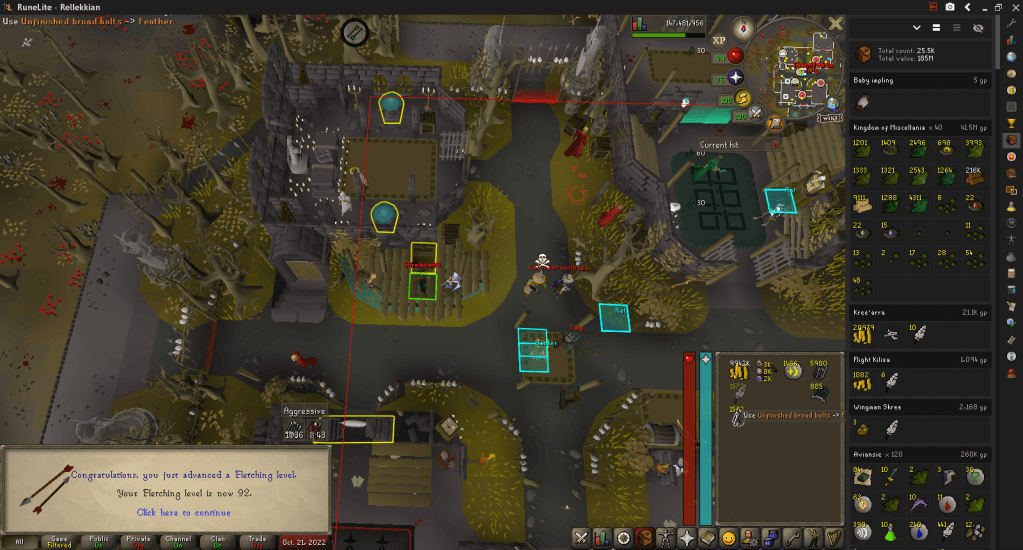Click the compass to face north
Viewport: 1023px width, 550px height.
coord(742,28)
